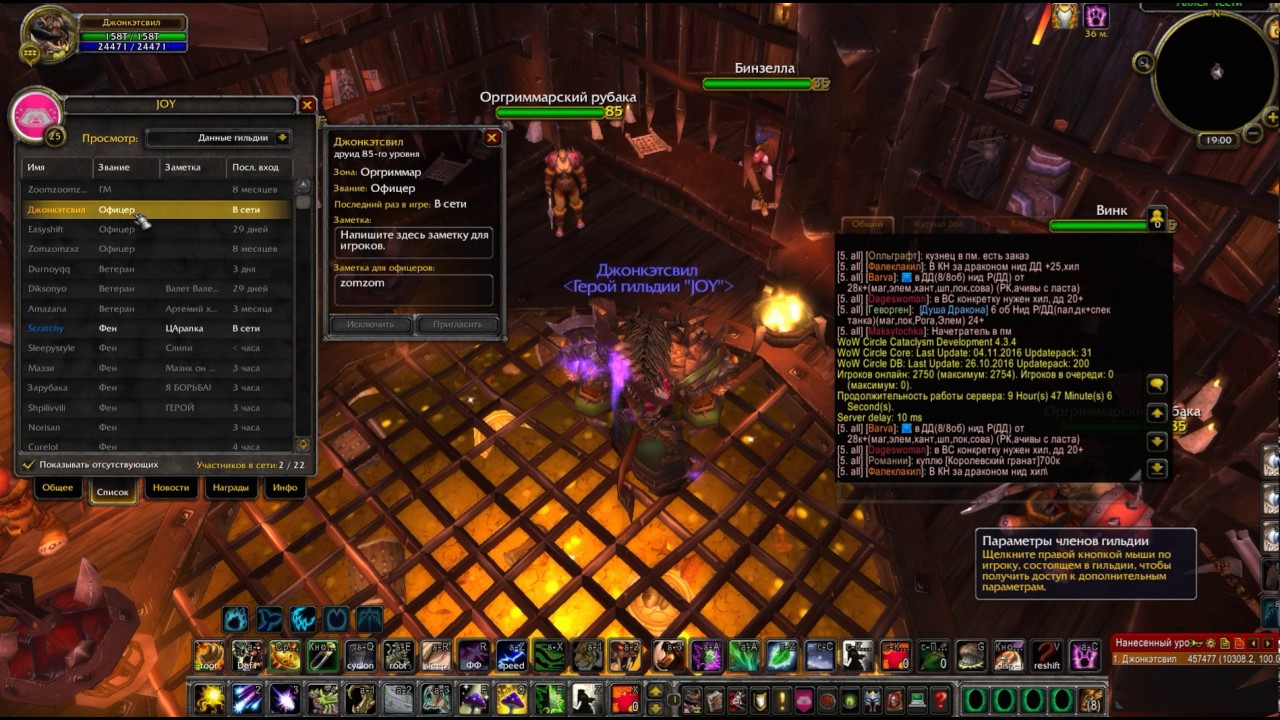Screen dimensions: 1280x720
Task: Switch to the "Новости" guild tab
Action: click(171, 488)
